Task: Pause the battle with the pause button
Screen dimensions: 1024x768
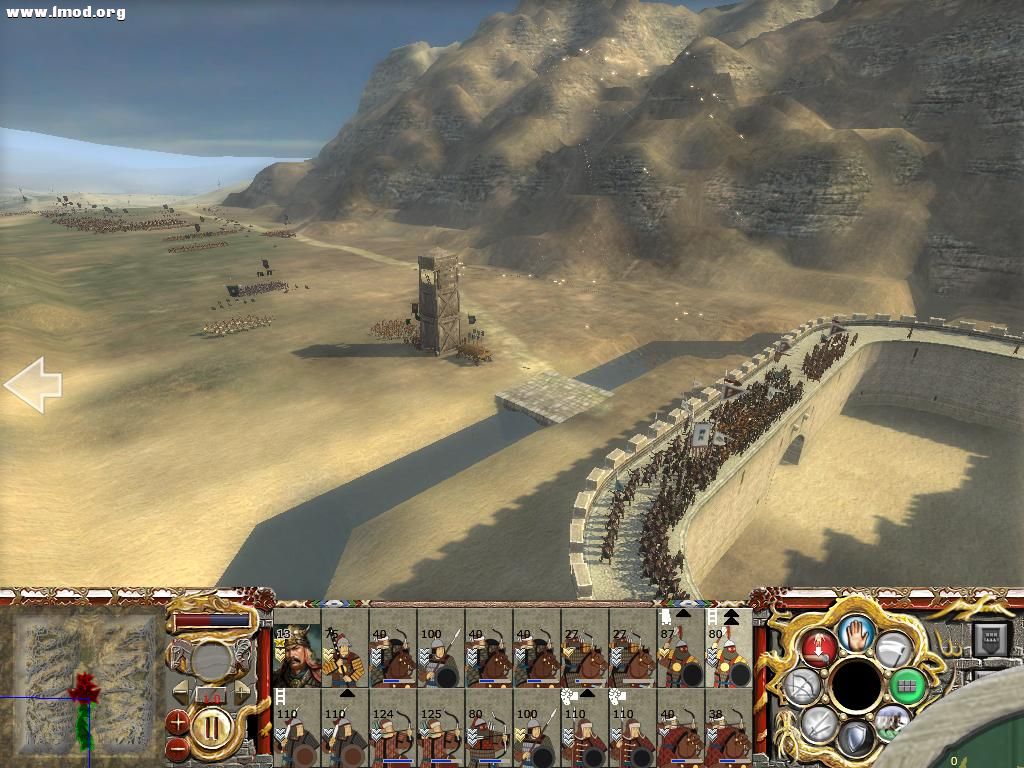Action: pos(210,725)
